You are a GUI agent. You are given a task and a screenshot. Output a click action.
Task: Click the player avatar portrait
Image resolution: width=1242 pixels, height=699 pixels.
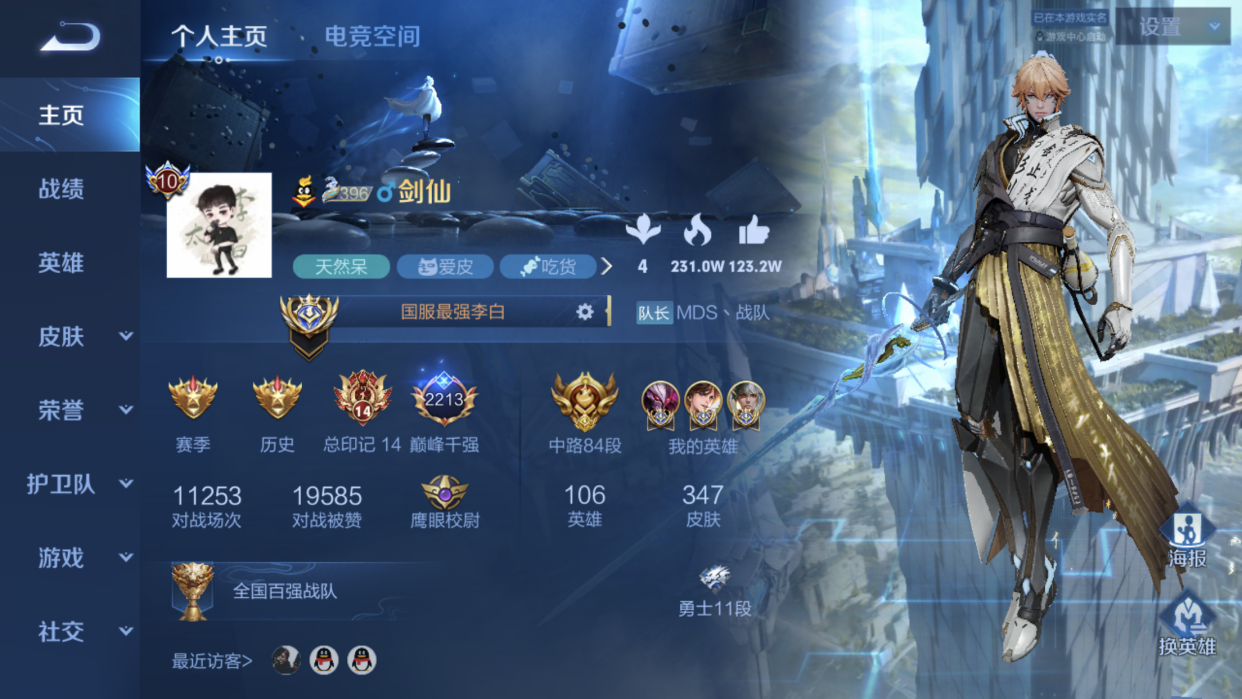click(219, 225)
